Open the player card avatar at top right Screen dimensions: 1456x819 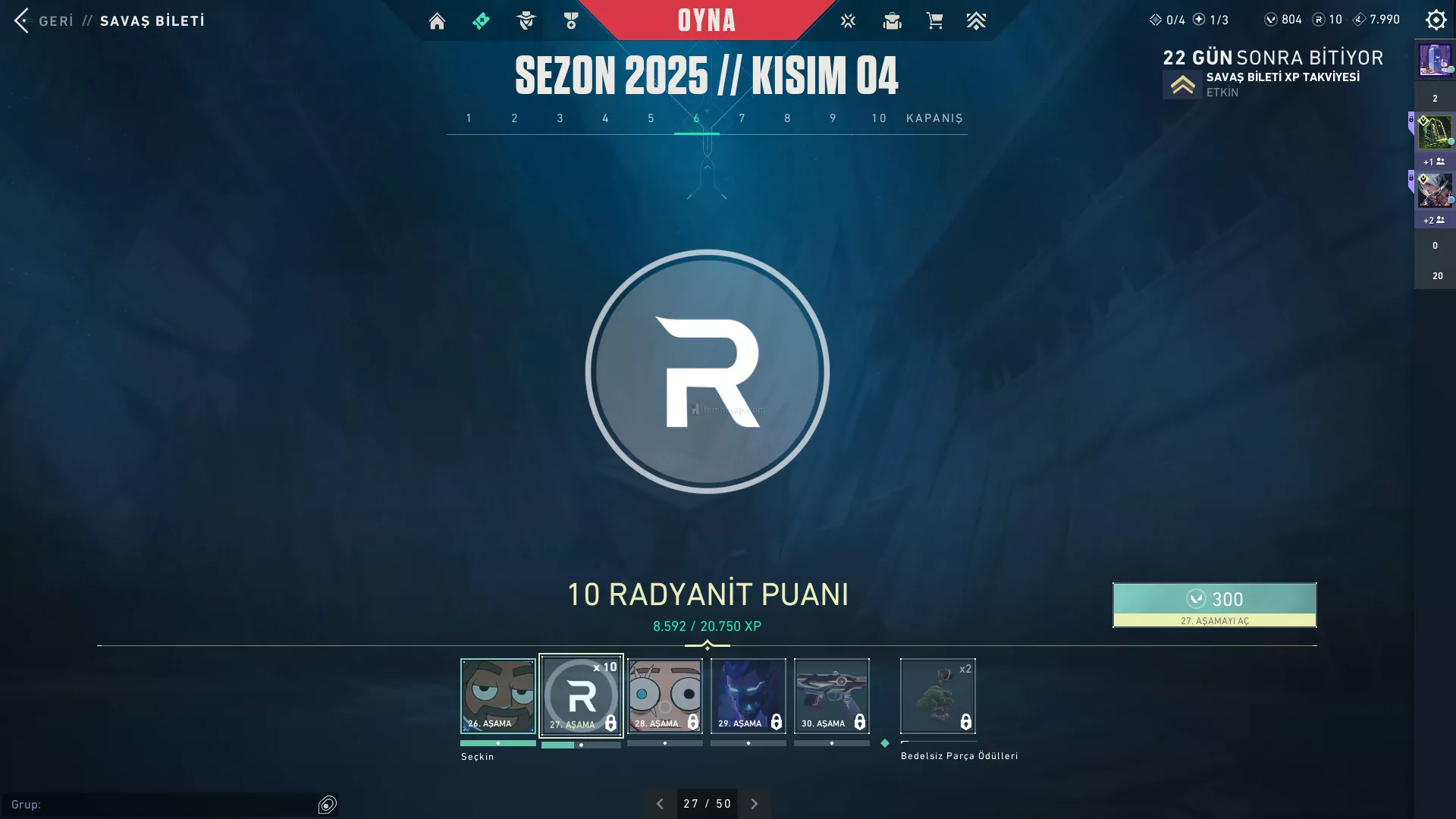coord(1435,60)
